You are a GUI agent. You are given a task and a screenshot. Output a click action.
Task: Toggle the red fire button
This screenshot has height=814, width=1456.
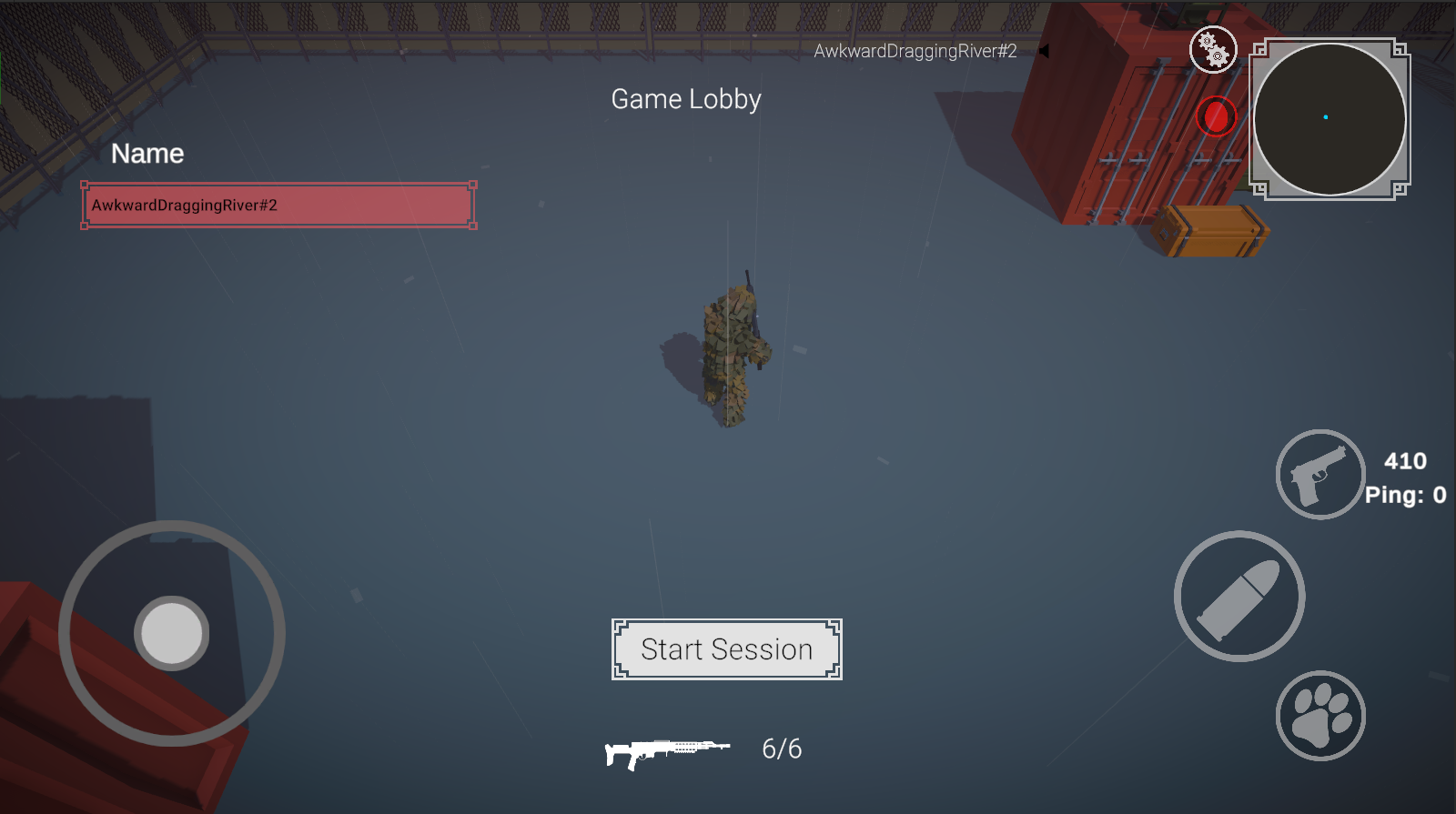(1217, 115)
